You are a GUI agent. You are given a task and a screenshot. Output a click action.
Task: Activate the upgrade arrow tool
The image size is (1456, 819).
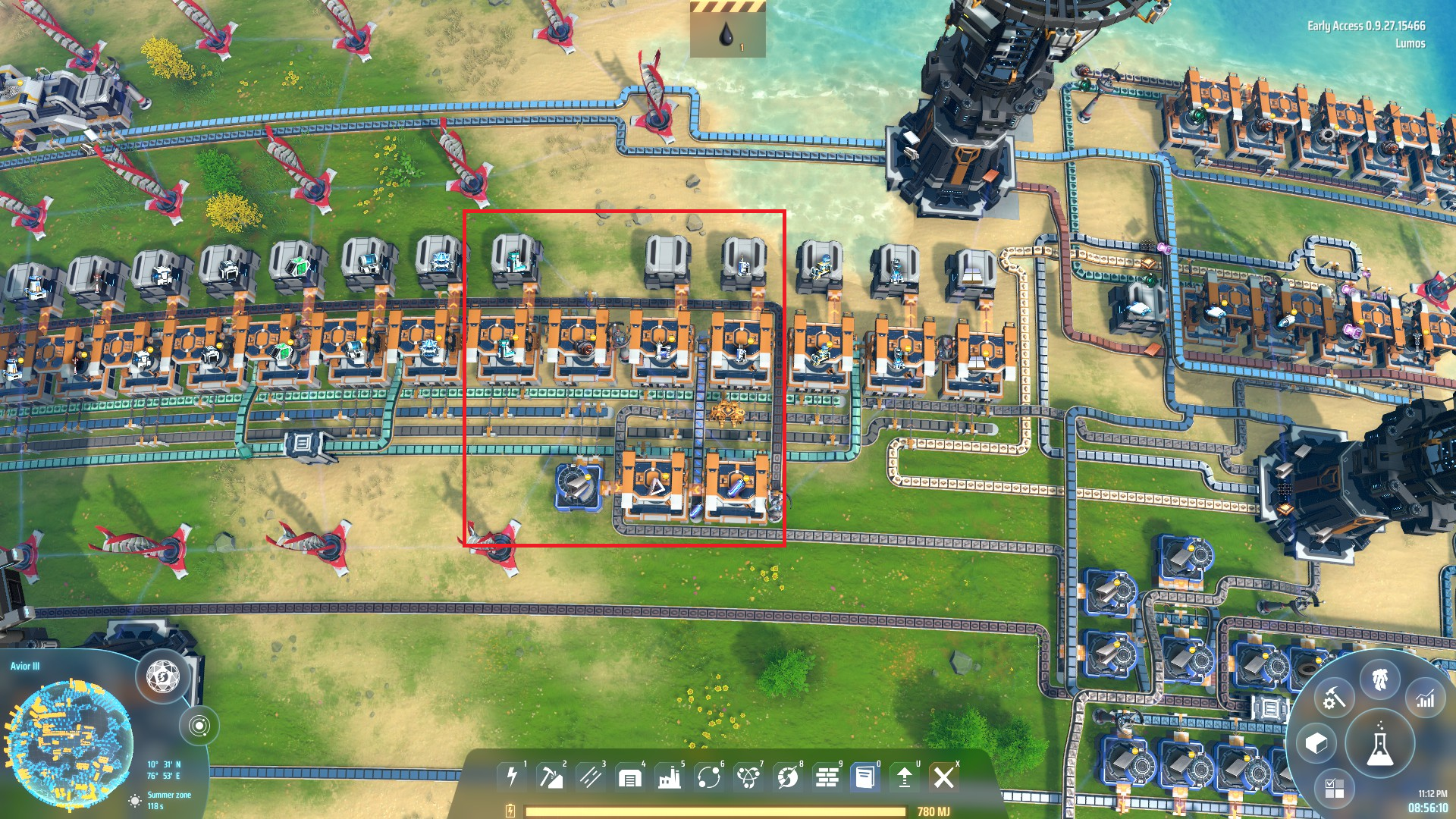[x=905, y=777]
